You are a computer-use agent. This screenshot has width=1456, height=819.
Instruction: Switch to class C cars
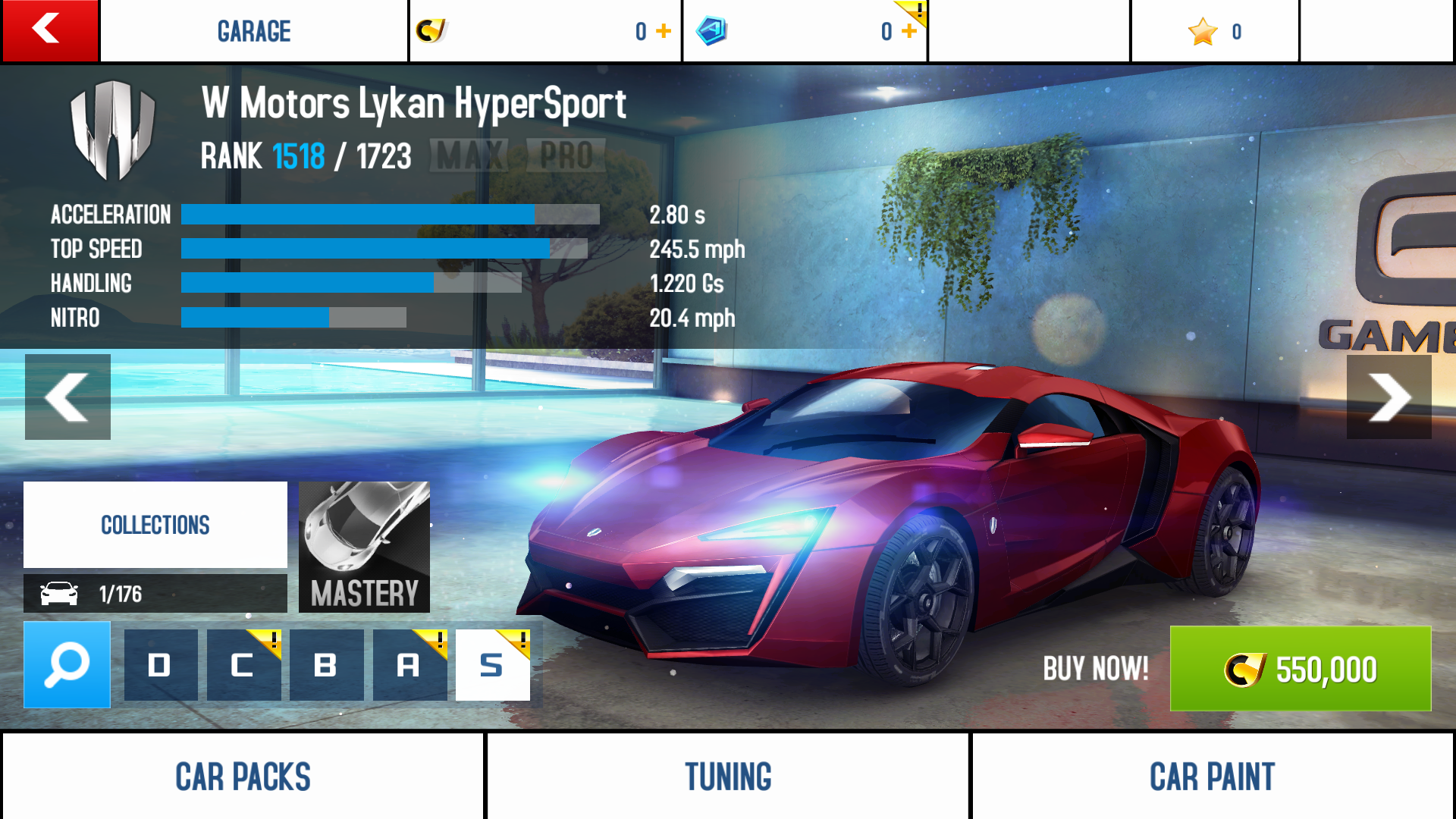pos(243,665)
